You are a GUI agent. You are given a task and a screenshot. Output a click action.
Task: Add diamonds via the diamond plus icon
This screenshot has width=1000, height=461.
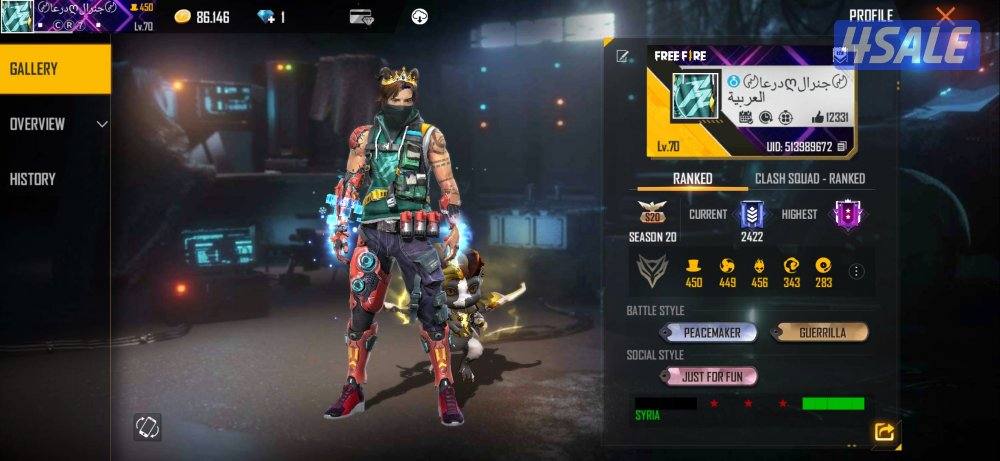267,17
